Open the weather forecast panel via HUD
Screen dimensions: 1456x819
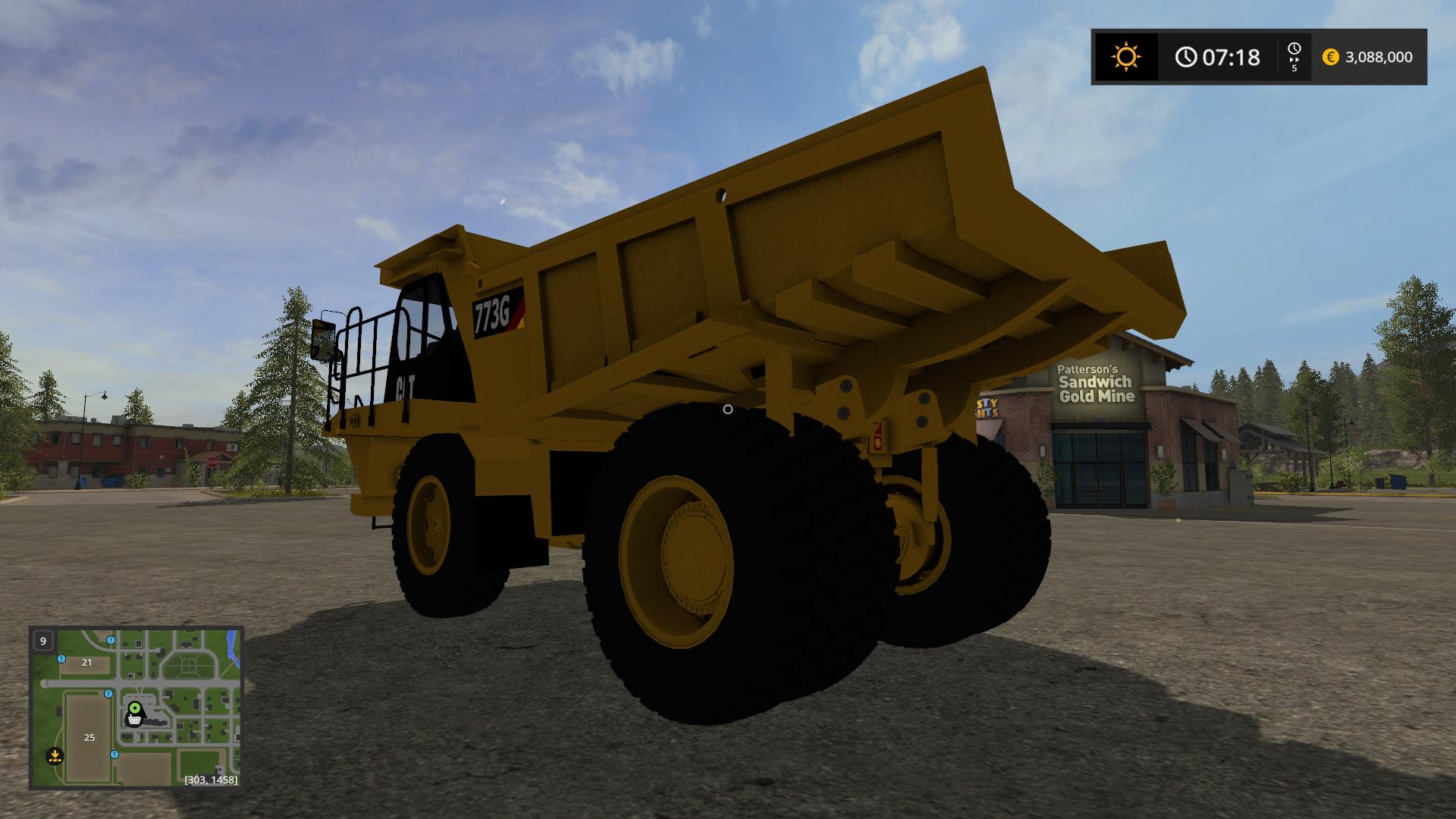(x=1126, y=57)
